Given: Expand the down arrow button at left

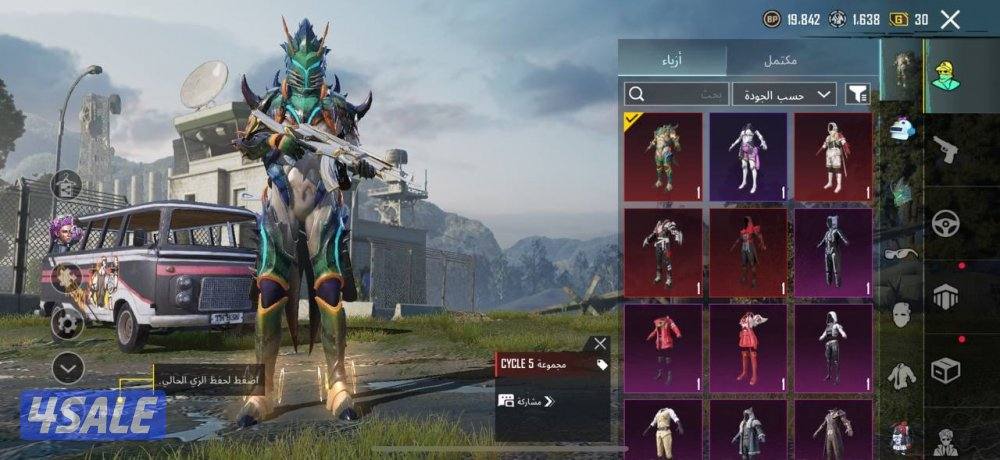Looking at the screenshot, I should (67, 369).
